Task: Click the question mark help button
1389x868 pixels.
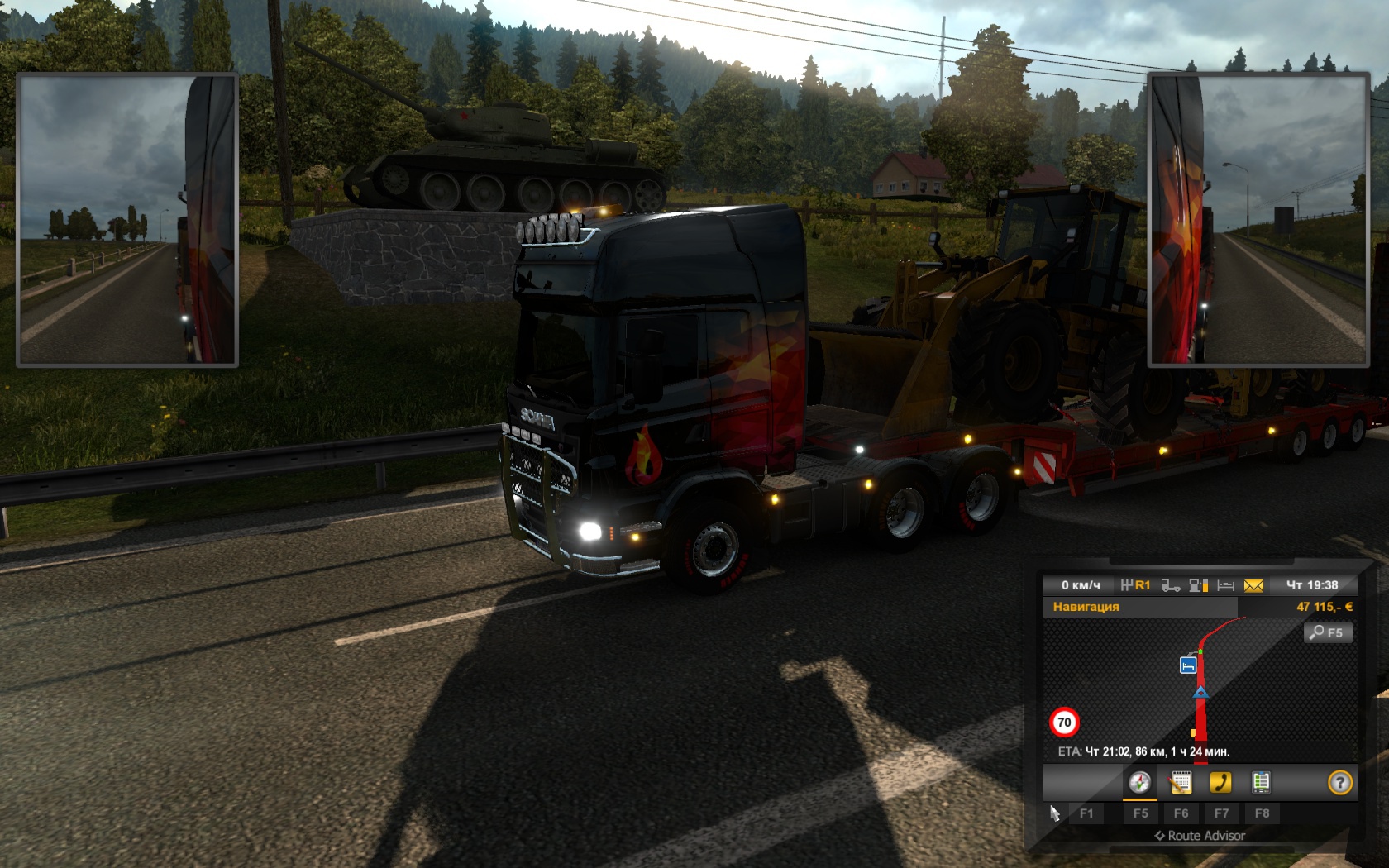Action: pyautogui.click(x=1339, y=782)
